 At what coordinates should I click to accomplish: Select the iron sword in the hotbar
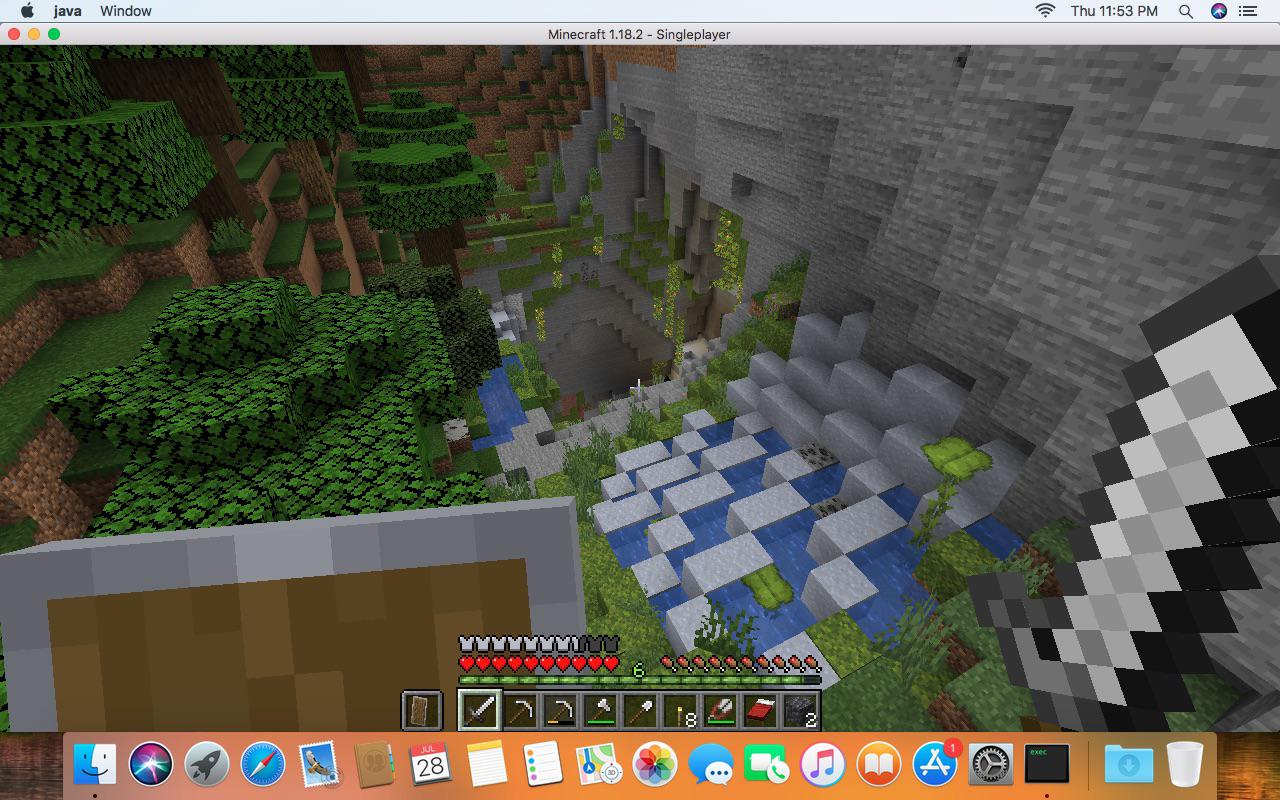[x=478, y=710]
